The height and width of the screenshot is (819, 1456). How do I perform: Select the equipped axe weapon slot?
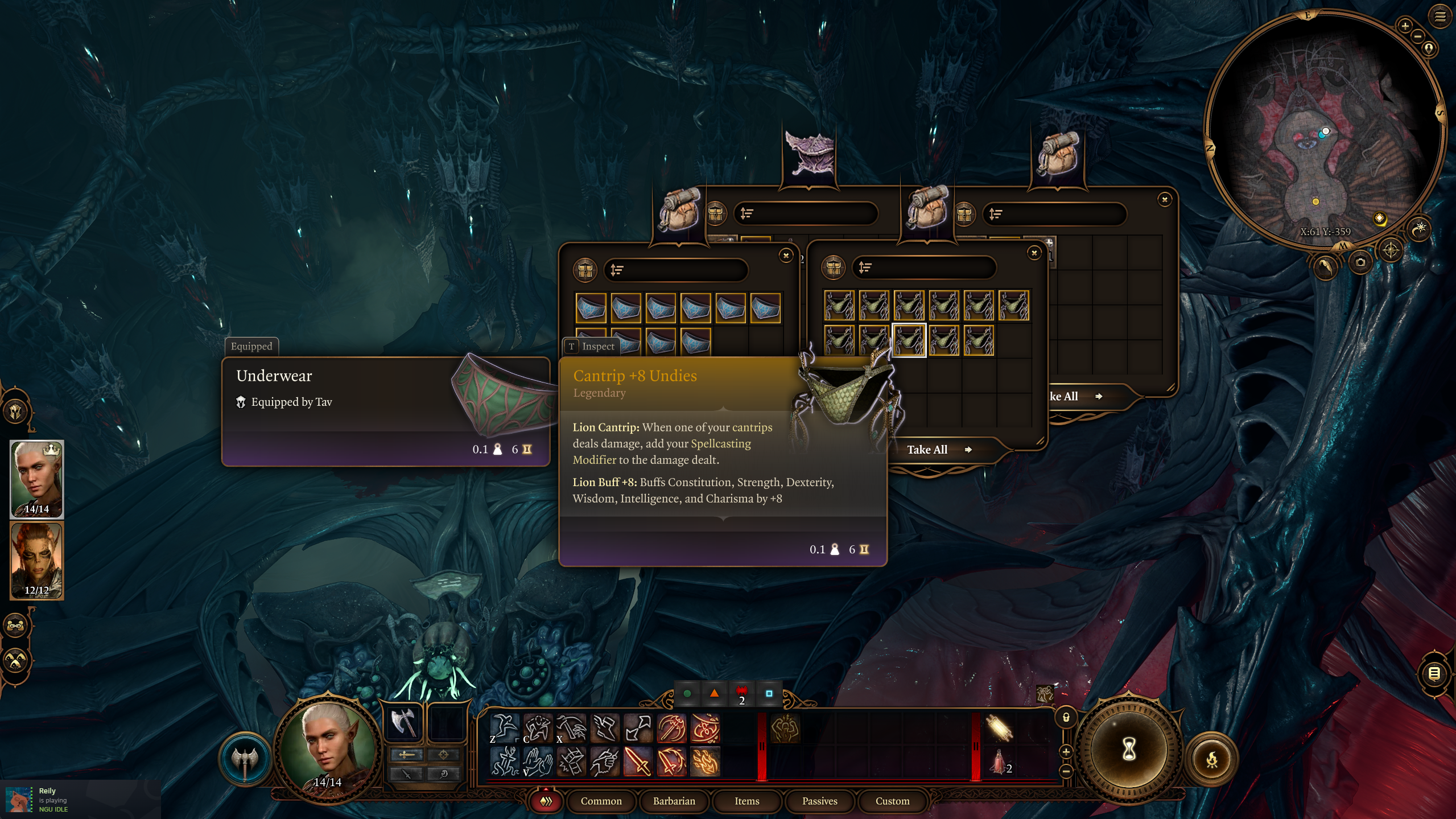pos(403,722)
